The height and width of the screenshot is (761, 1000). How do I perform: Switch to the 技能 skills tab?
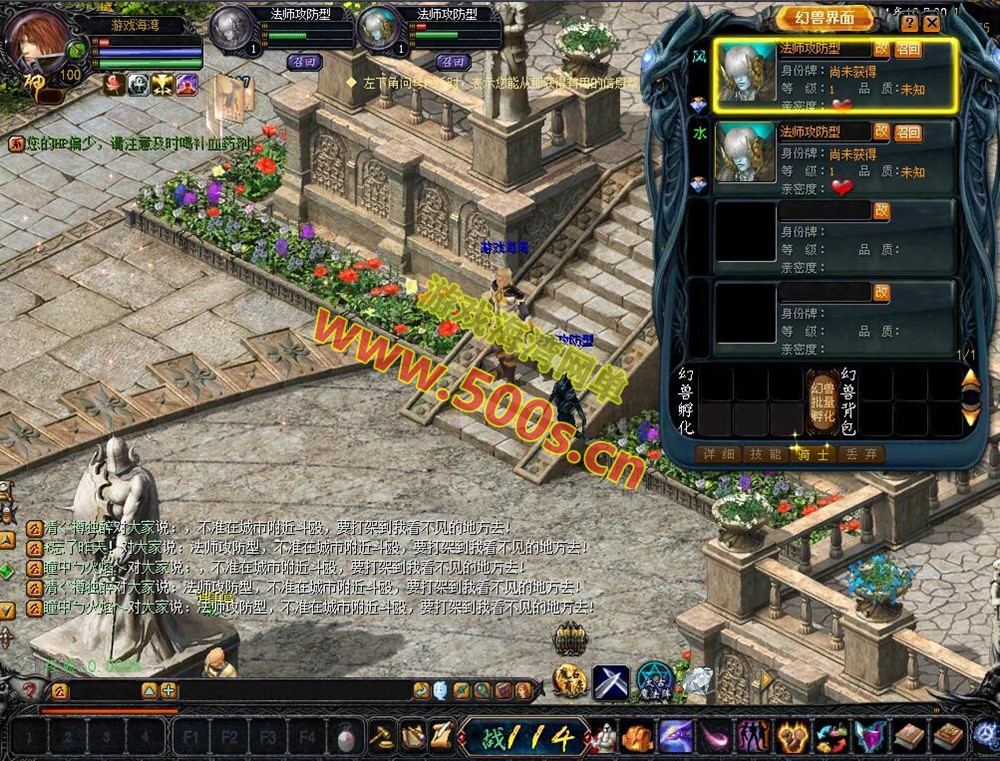coord(765,454)
